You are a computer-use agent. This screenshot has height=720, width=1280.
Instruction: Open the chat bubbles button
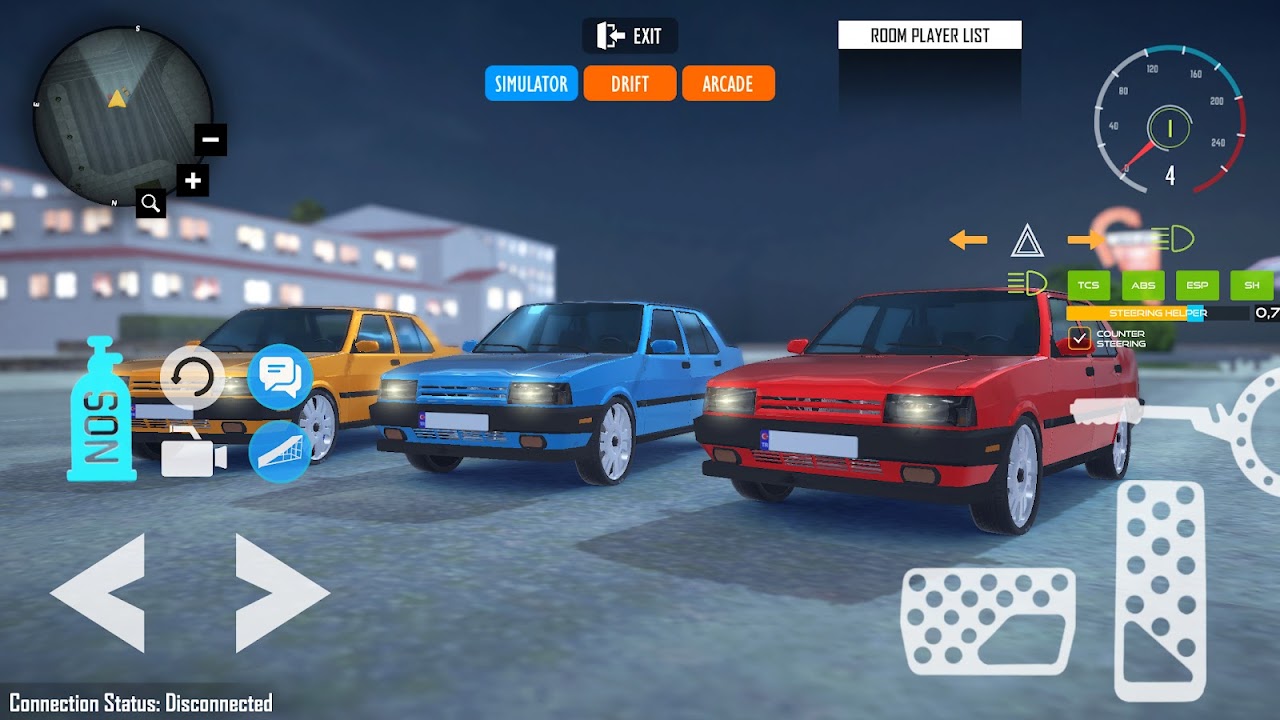coord(280,376)
